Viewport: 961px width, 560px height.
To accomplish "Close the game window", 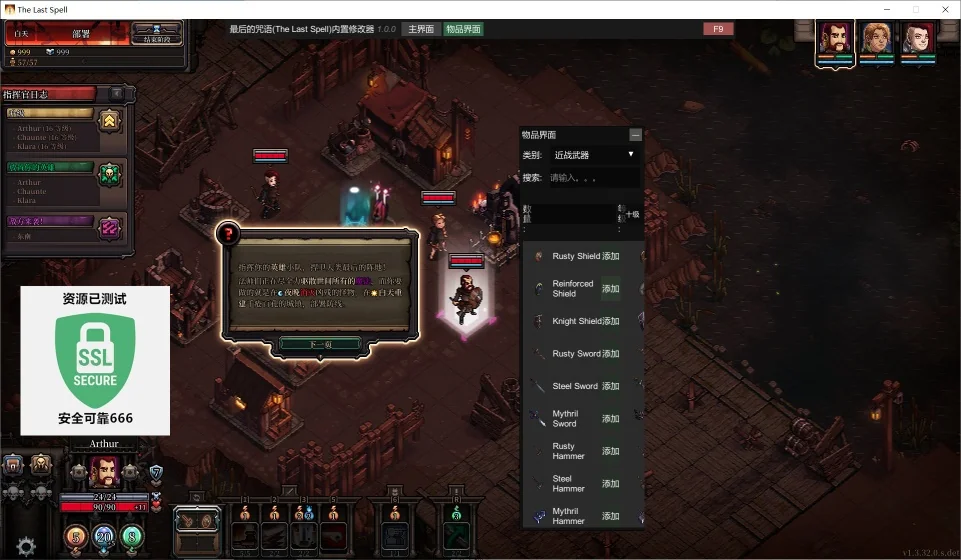I will pyautogui.click(x=941, y=9).
